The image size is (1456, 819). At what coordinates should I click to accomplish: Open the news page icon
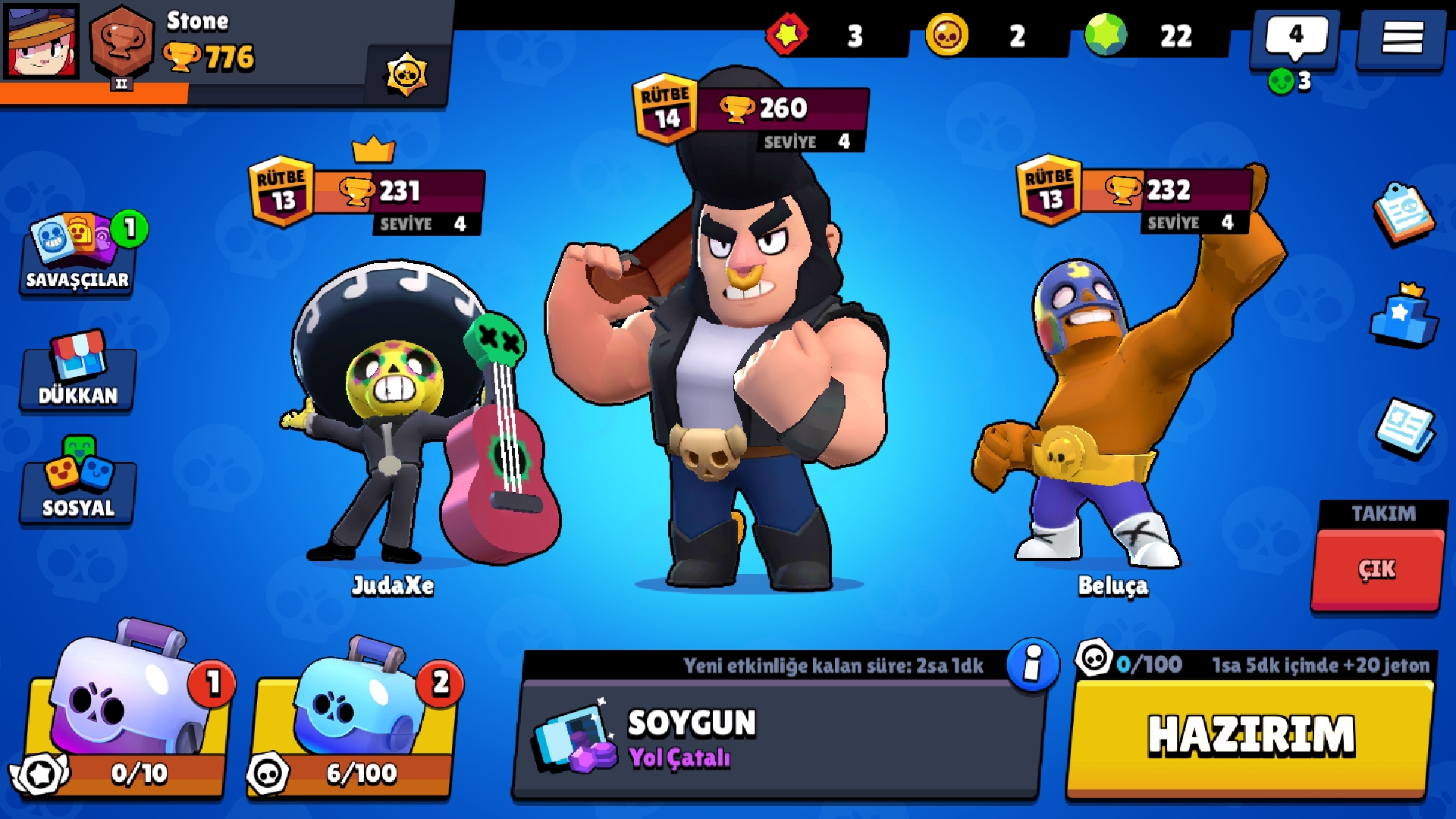coord(1405,428)
